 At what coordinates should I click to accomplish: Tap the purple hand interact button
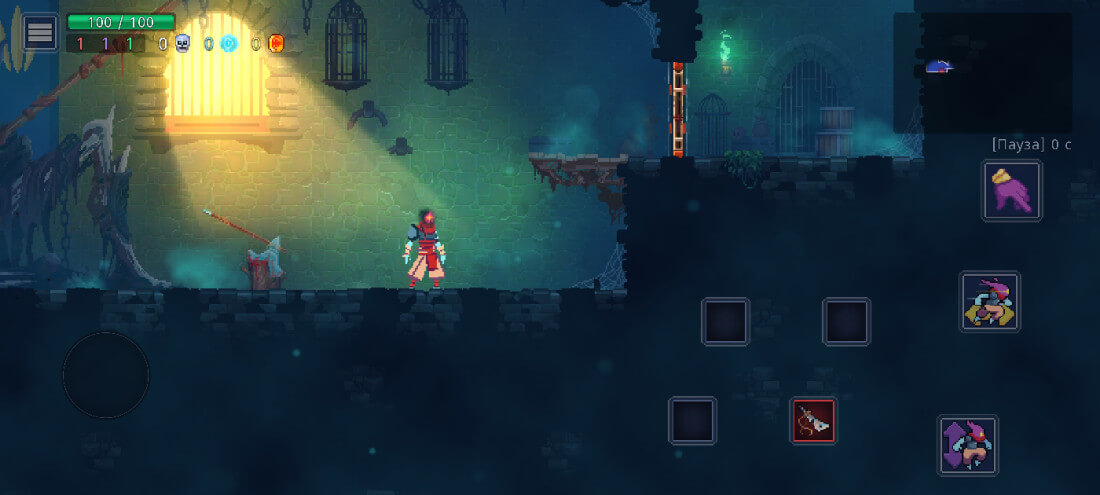1012,190
